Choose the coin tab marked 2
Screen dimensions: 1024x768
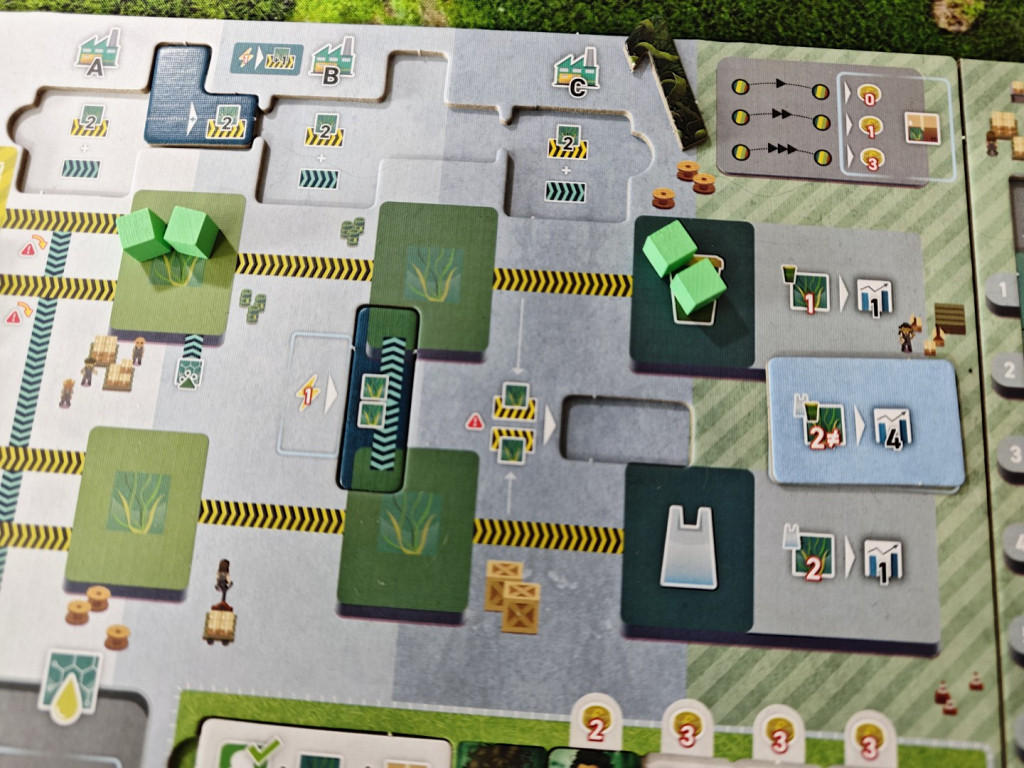[597, 725]
